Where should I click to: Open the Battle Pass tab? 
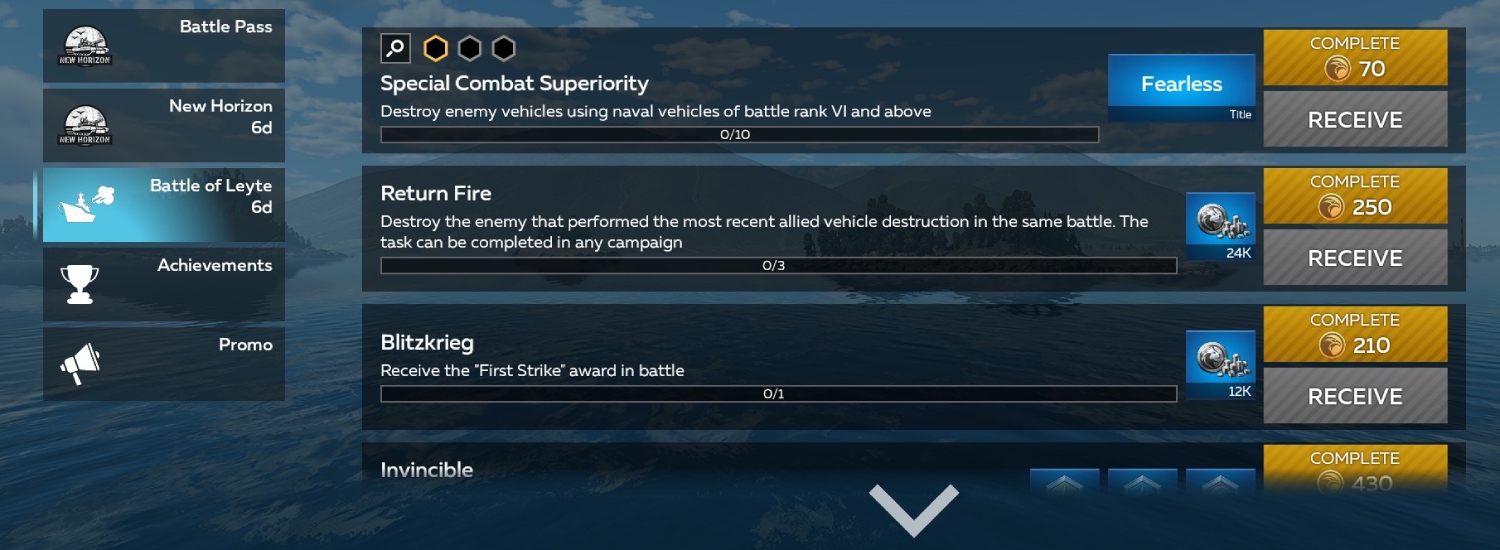point(164,46)
